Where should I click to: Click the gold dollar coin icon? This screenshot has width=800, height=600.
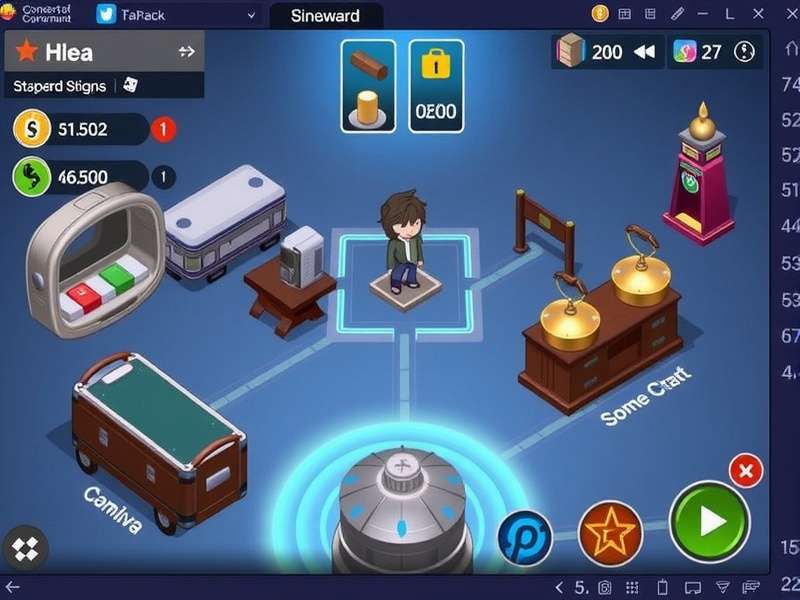coord(32,128)
